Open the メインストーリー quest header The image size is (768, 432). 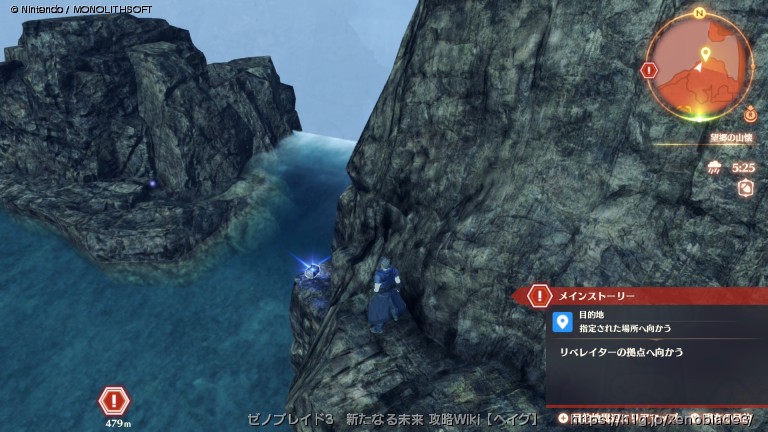(x=595, y=296)
